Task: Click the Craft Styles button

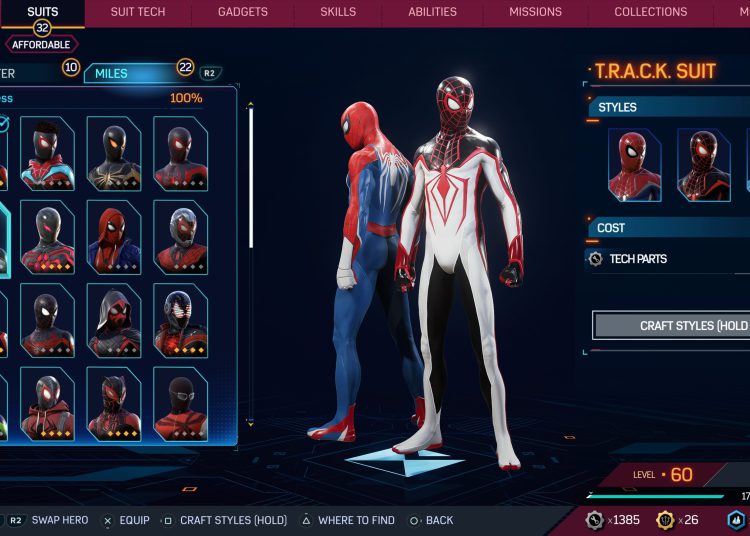Action: click(672, 326)
